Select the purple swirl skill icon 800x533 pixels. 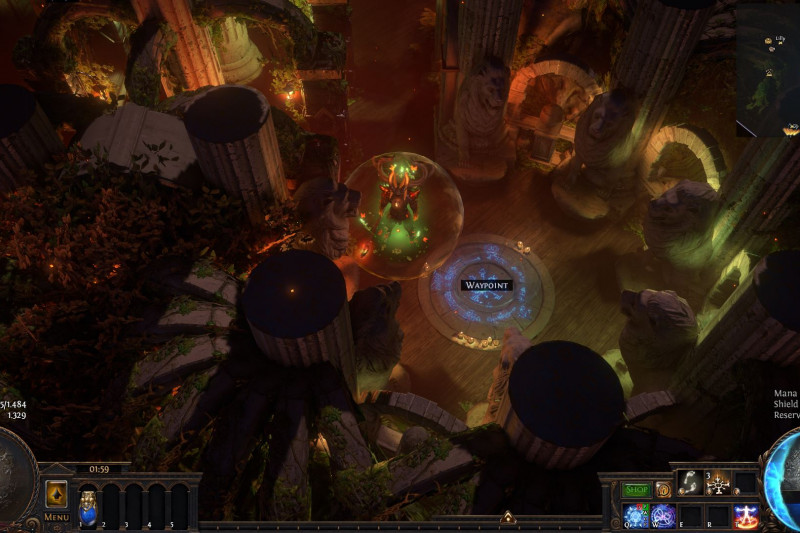[x=663, y=516]
